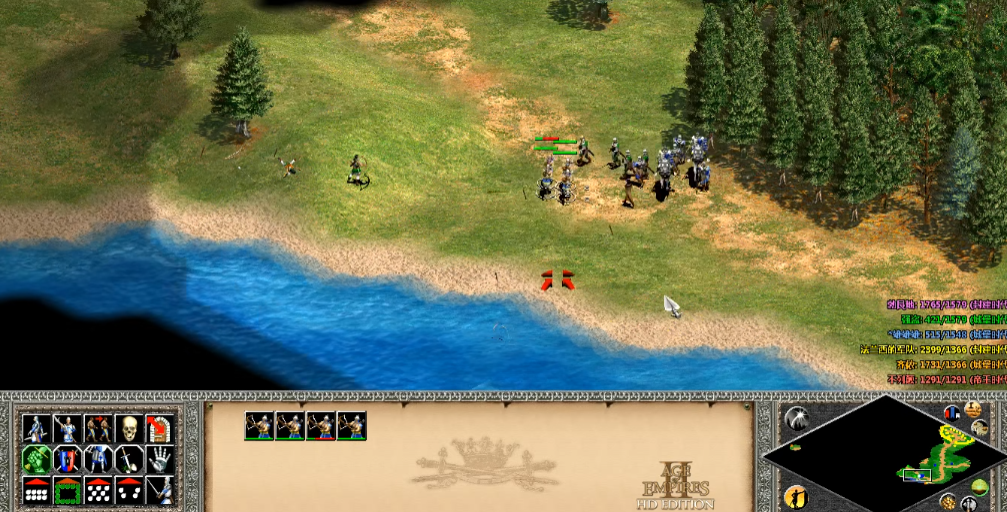
Task: Select the damaged archer portrait with red health
Action: pyautogui.click(x=321, y=426)
